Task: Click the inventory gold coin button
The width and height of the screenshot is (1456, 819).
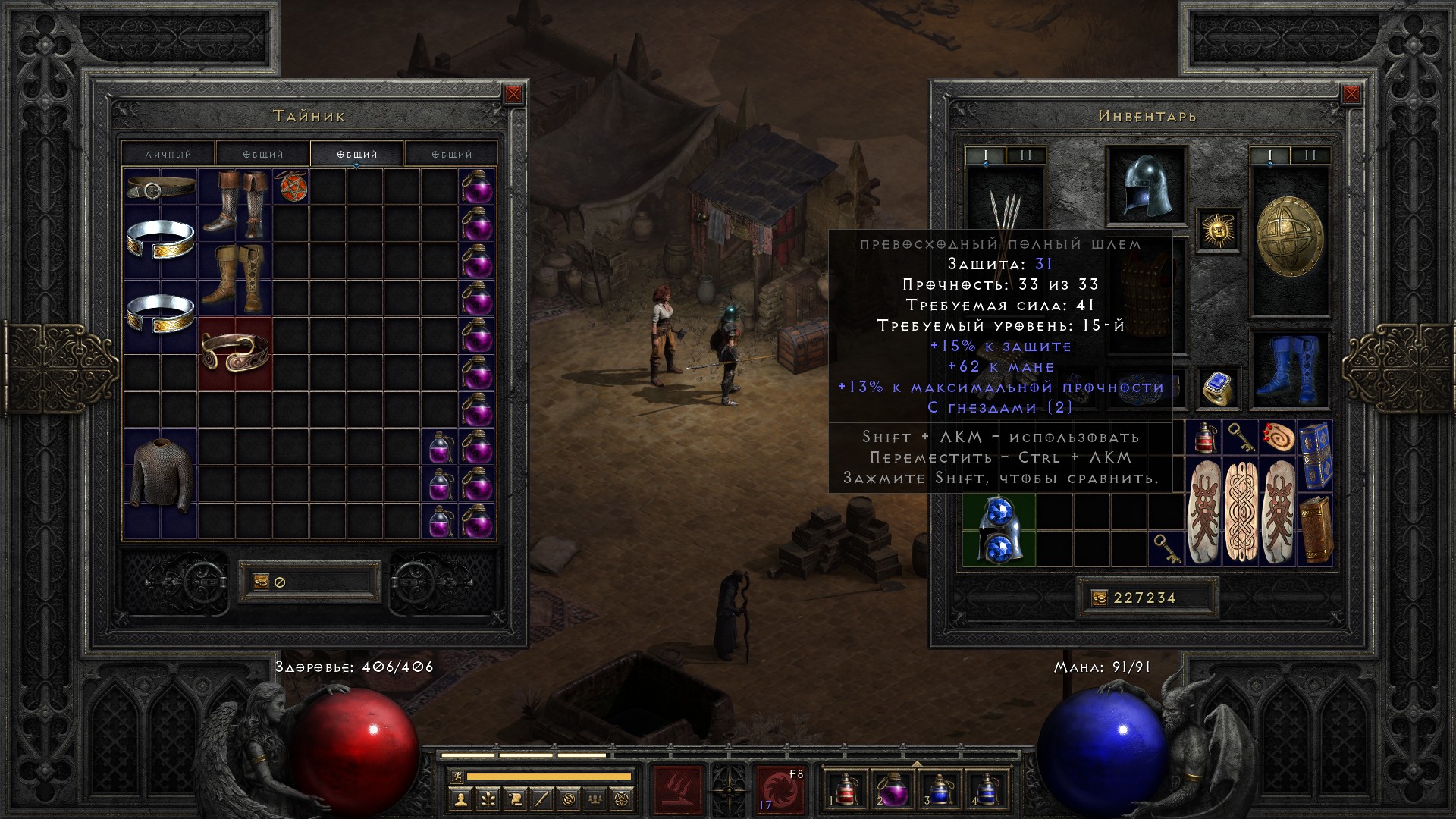Action: tap(1099, 598)
